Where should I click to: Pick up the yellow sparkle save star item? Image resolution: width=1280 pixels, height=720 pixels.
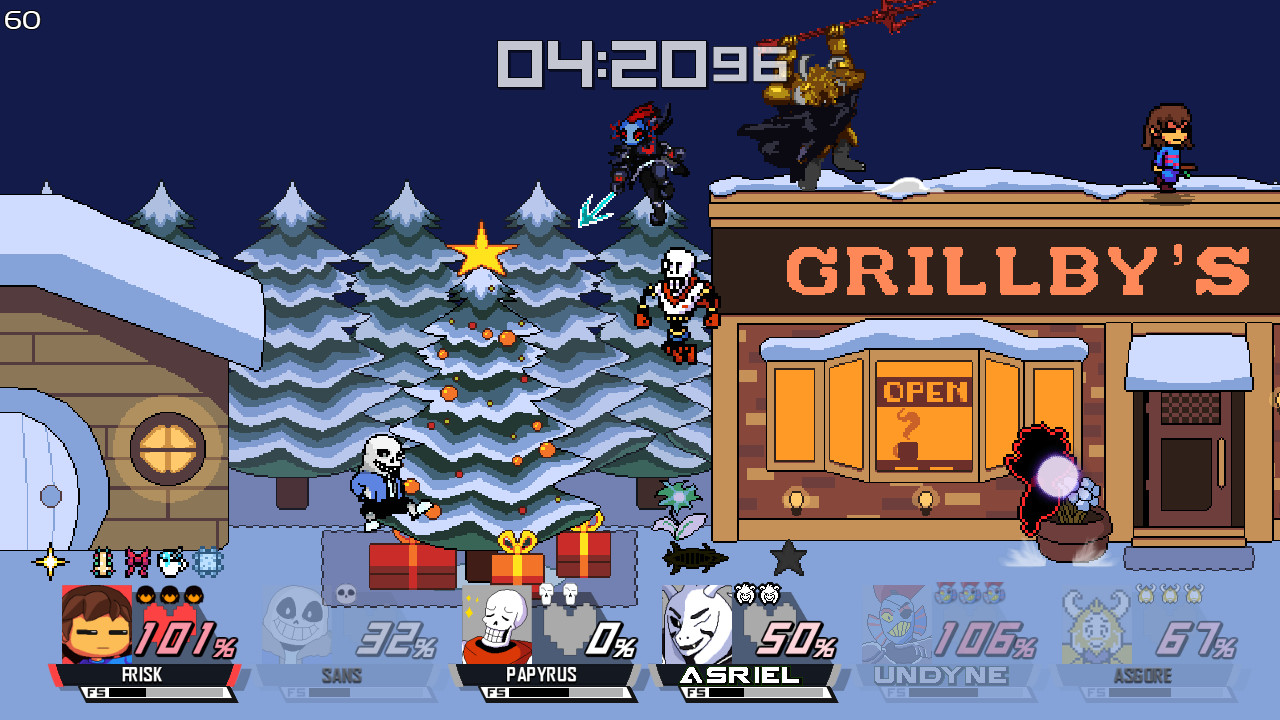tap(50, 562)
